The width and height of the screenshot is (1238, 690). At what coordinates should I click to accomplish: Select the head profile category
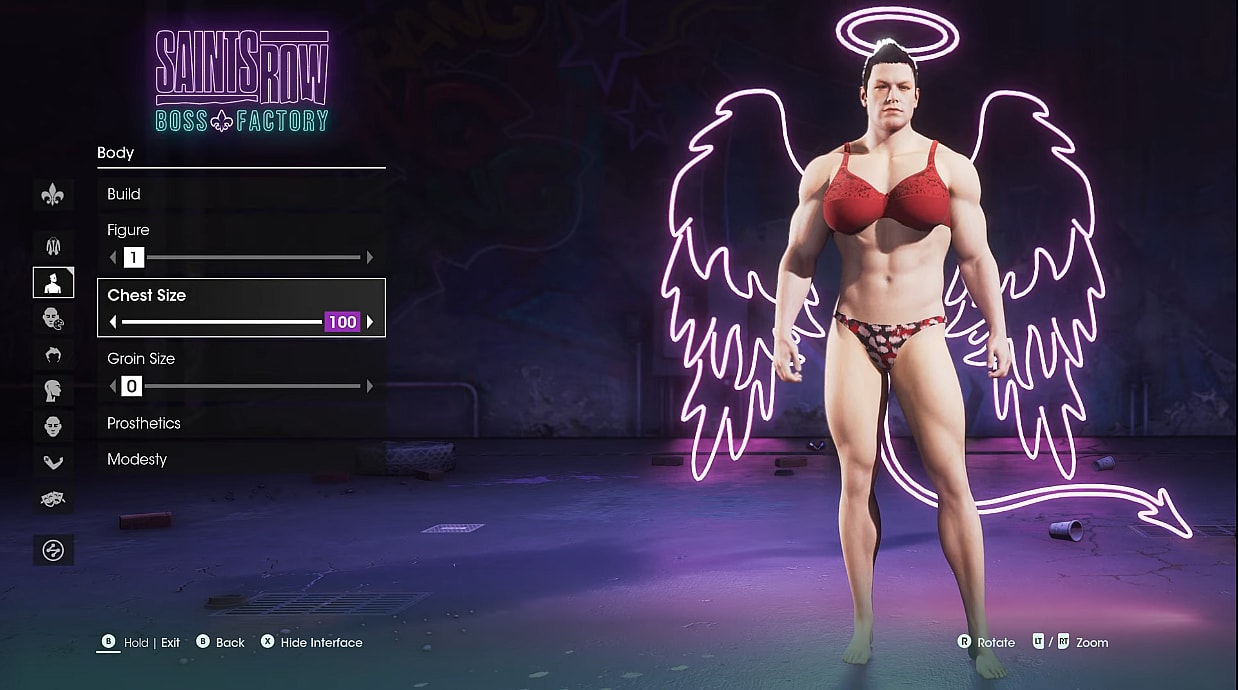(x=53, y=390)
